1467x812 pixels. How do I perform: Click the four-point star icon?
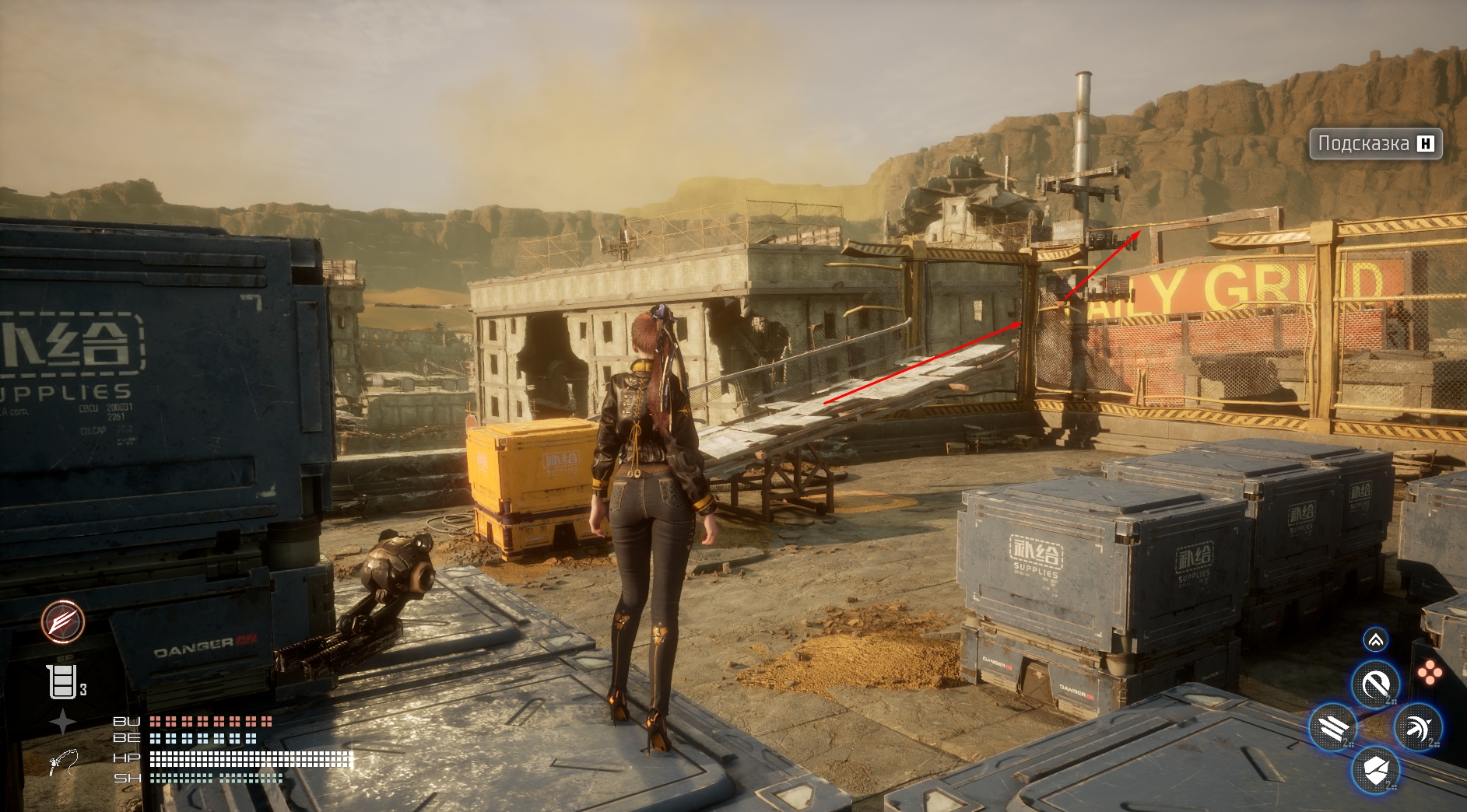[x=63, y=722]
